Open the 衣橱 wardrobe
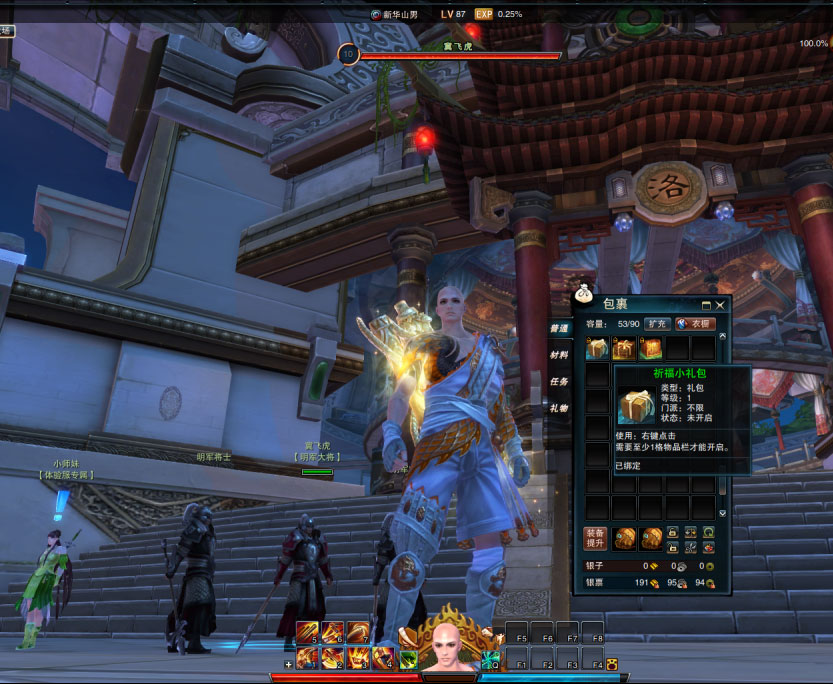This screenshot has height=684, width=833. click(693, 324)
